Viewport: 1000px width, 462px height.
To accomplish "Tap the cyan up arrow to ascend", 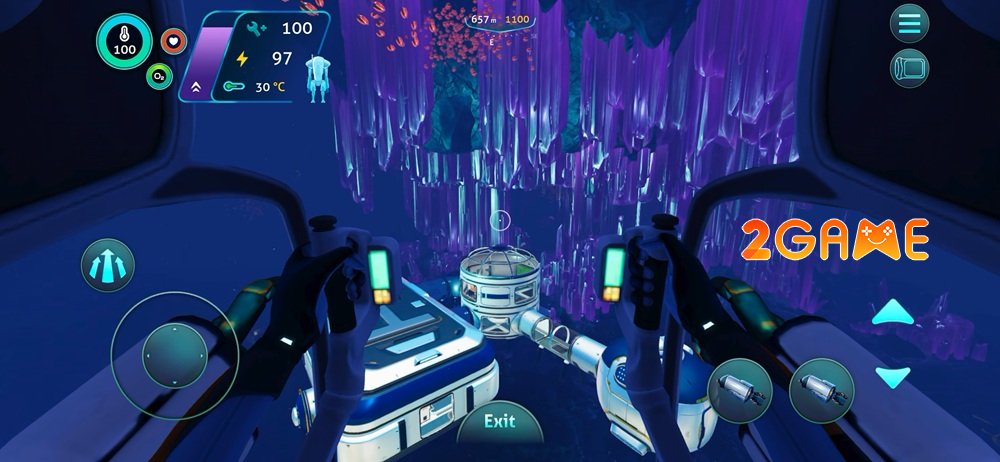I will coord(892,314).
